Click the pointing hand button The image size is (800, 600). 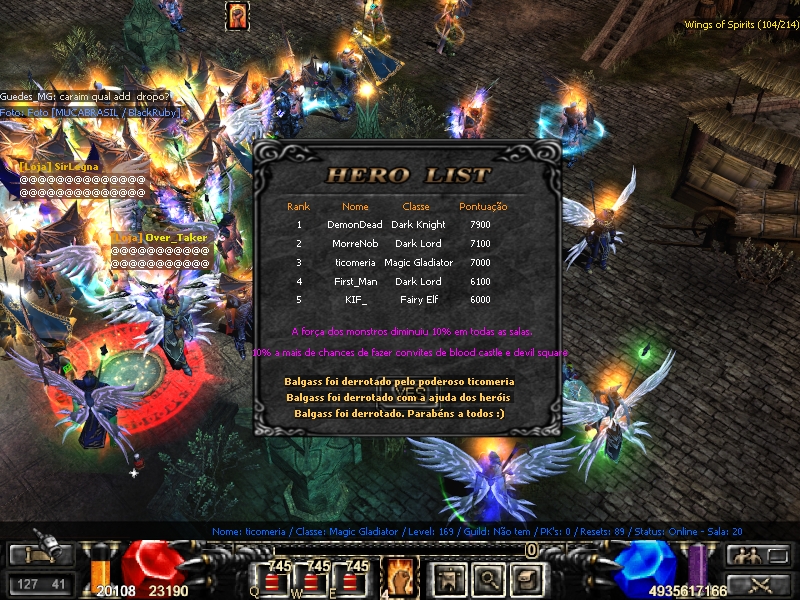coord(40,555)
